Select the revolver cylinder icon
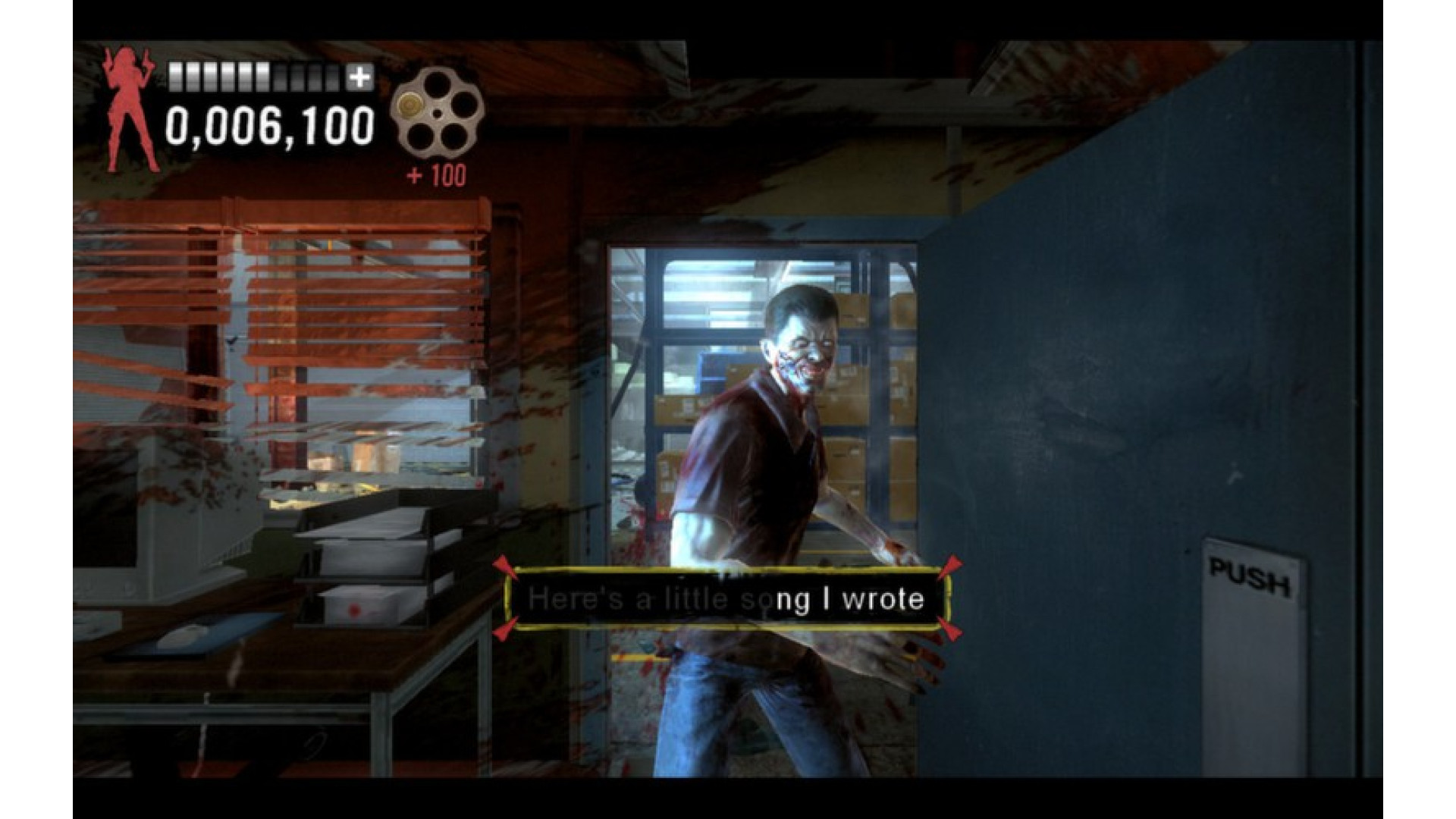Image resolution: width=1456 pixels, height=819 pixels. pyautogui.click(x=436, y=113)
